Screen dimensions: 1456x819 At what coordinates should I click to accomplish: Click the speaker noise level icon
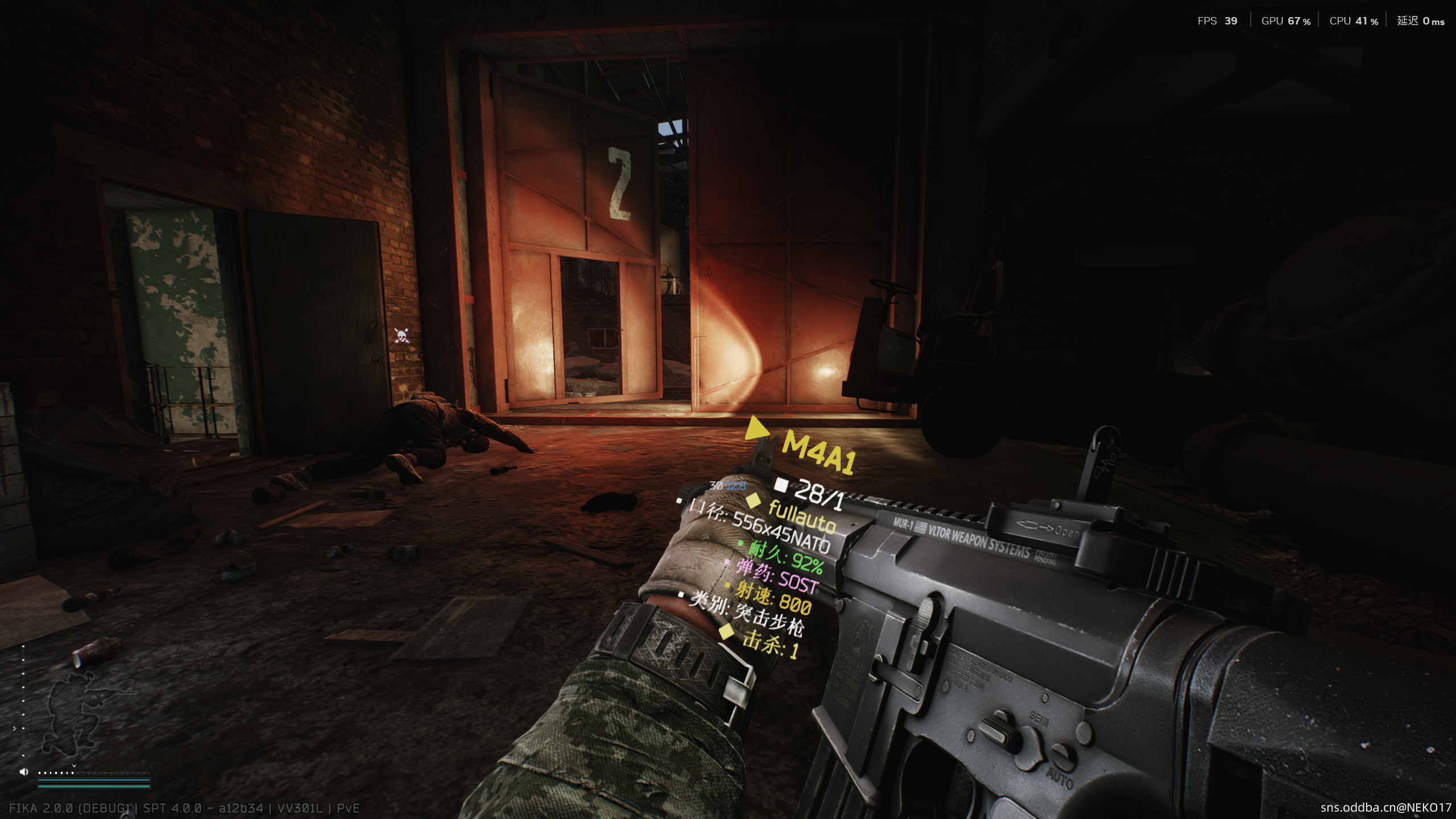24,772
